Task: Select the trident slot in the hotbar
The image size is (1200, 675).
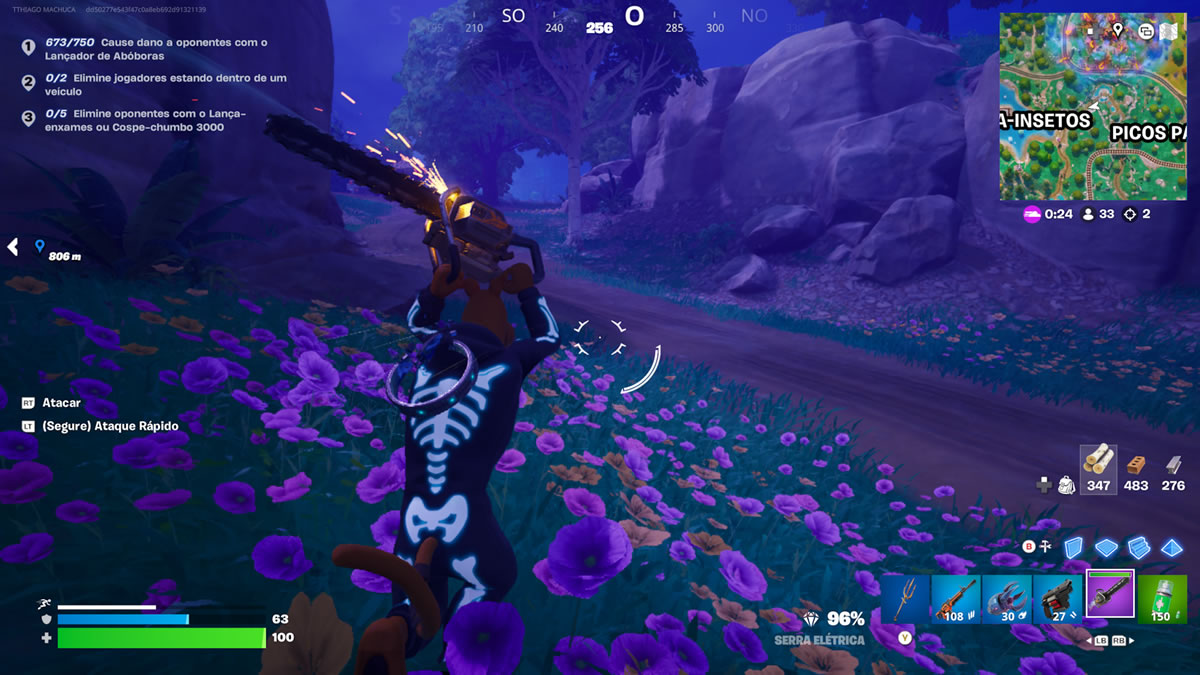Action: (906, 598)
